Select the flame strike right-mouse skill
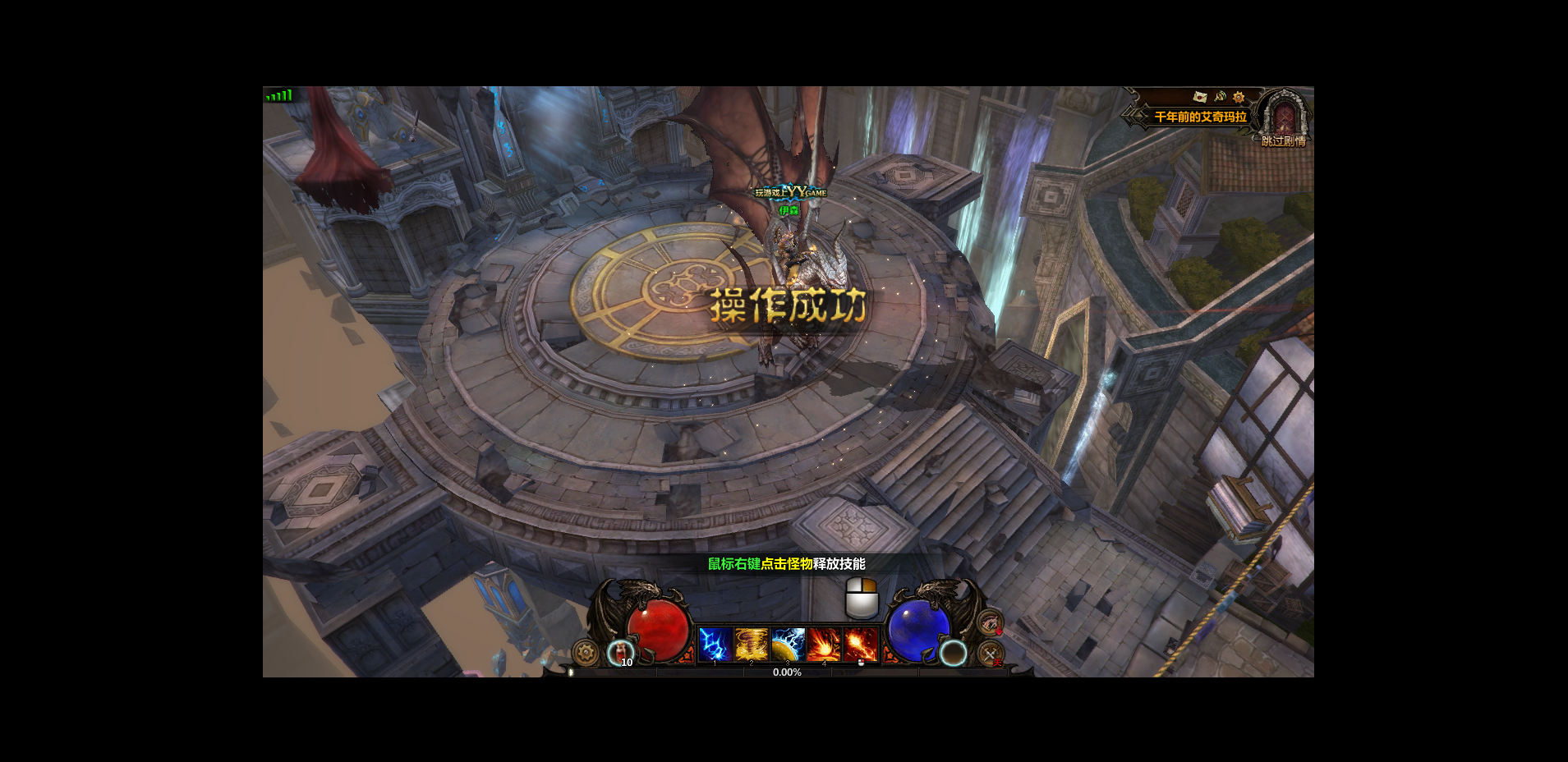 860,645
